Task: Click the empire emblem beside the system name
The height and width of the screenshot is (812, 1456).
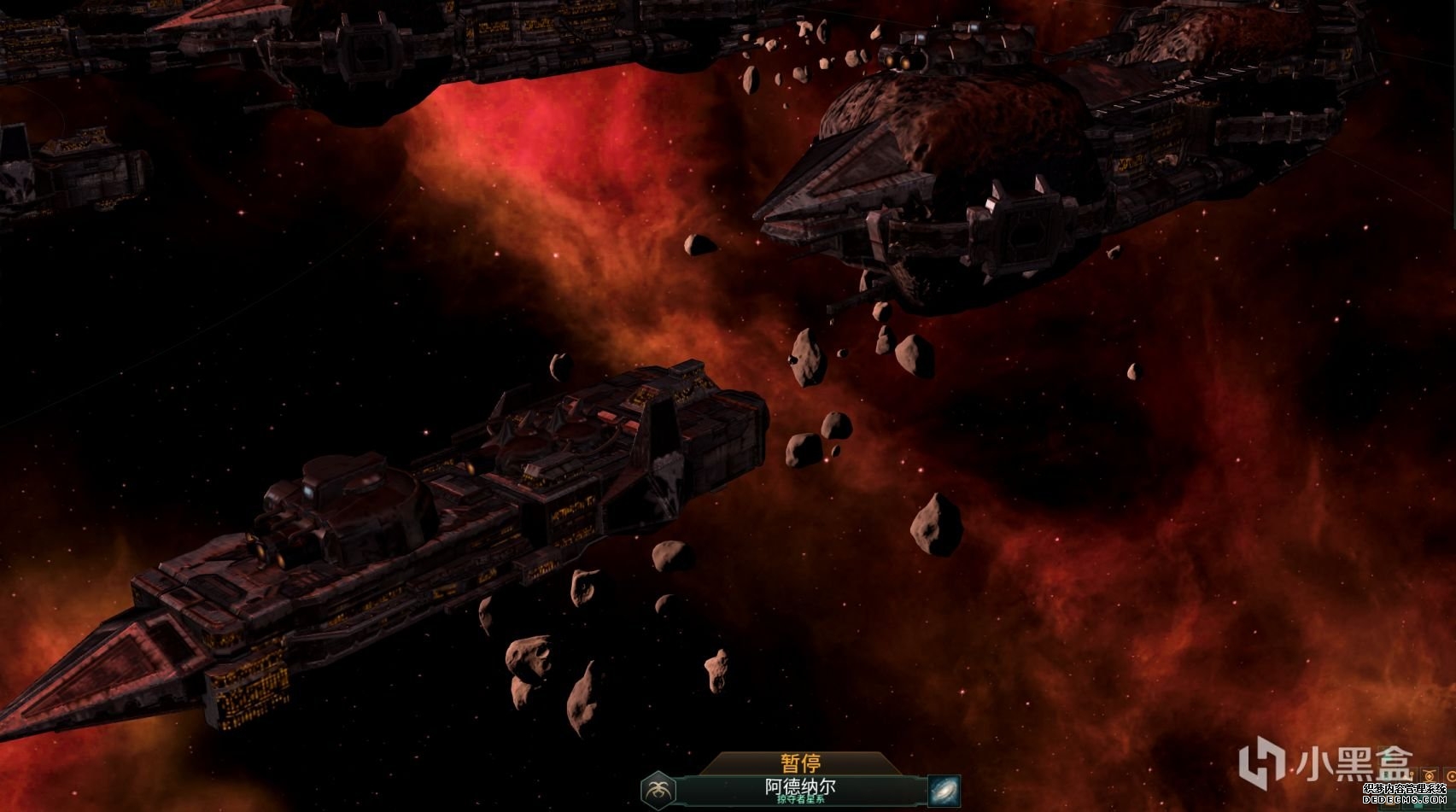Action: [x=658, y=789]
